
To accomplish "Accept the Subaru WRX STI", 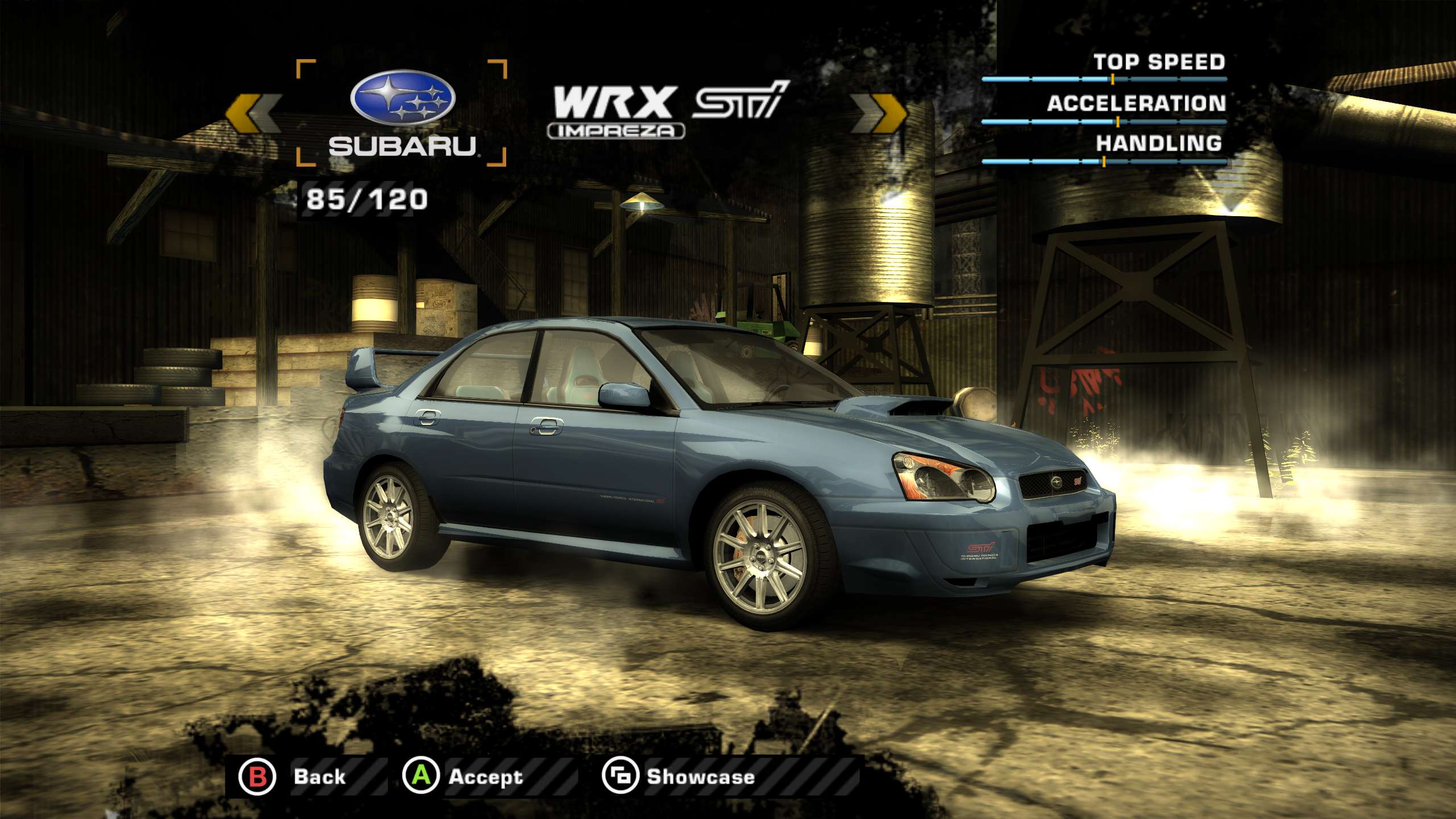I will click(x=464, y=776).
